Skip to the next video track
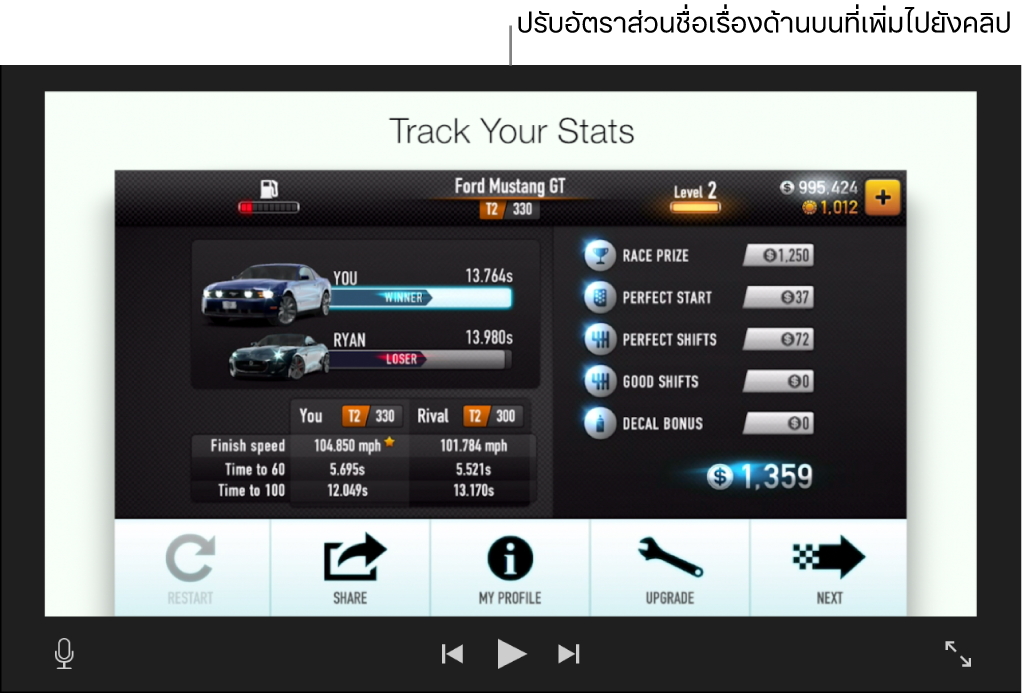Screen dimensions: 1024x694 click(569, 654)
